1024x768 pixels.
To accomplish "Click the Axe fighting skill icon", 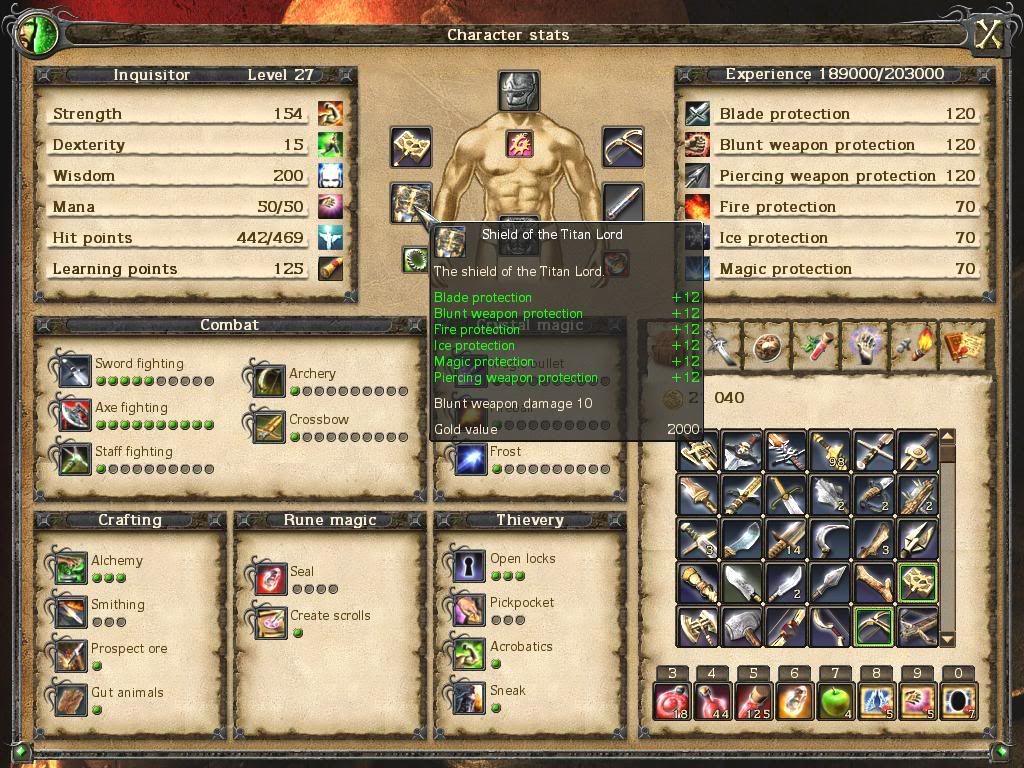I will (x=75, y=414).
